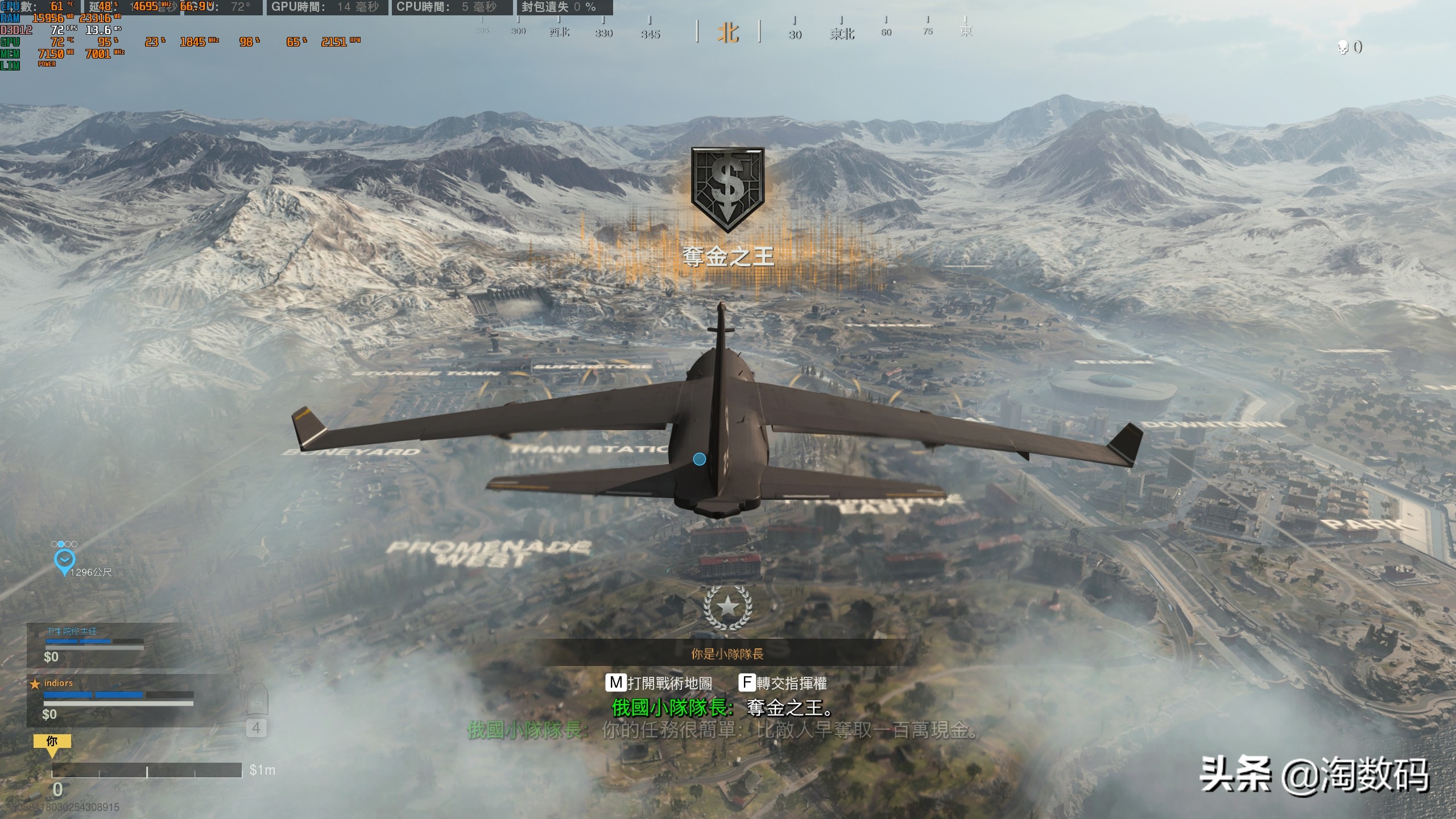Click the Plunder dollar shield emblem

click(727, 189)
